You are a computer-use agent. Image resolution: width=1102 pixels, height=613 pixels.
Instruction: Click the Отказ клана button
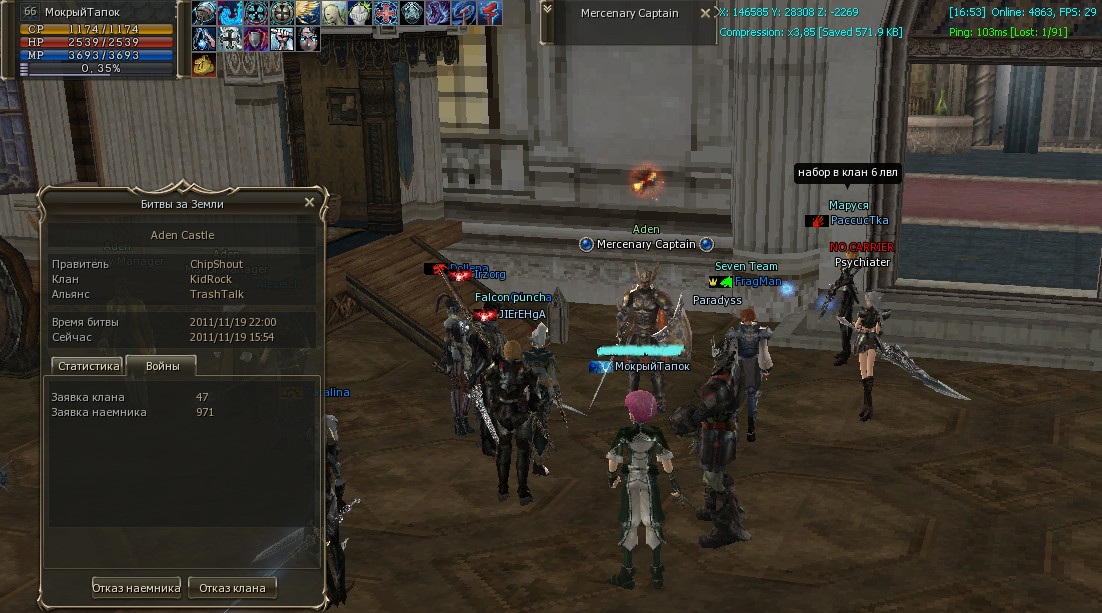232,587
